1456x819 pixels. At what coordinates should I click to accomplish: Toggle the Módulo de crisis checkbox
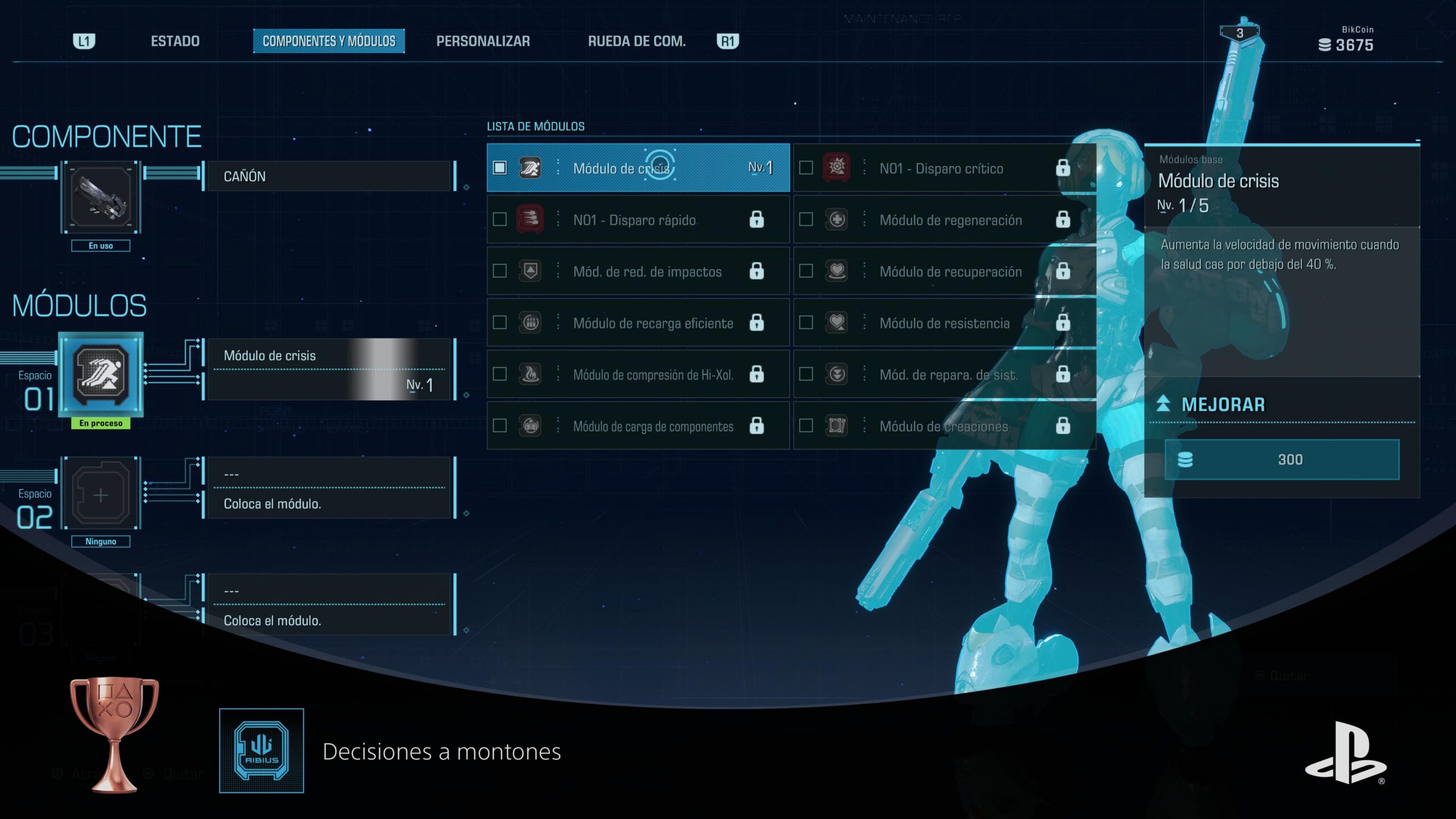500,168
